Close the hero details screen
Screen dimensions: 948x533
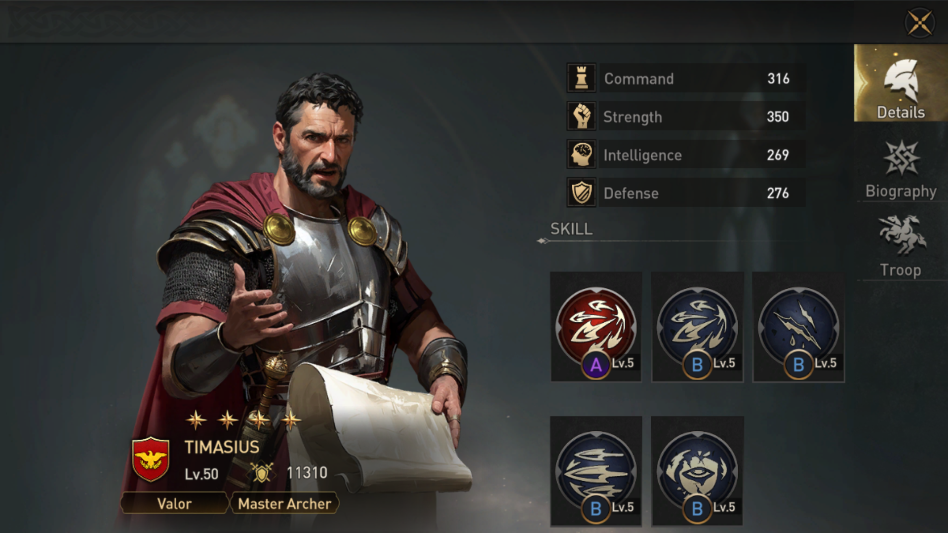[919, 22]
